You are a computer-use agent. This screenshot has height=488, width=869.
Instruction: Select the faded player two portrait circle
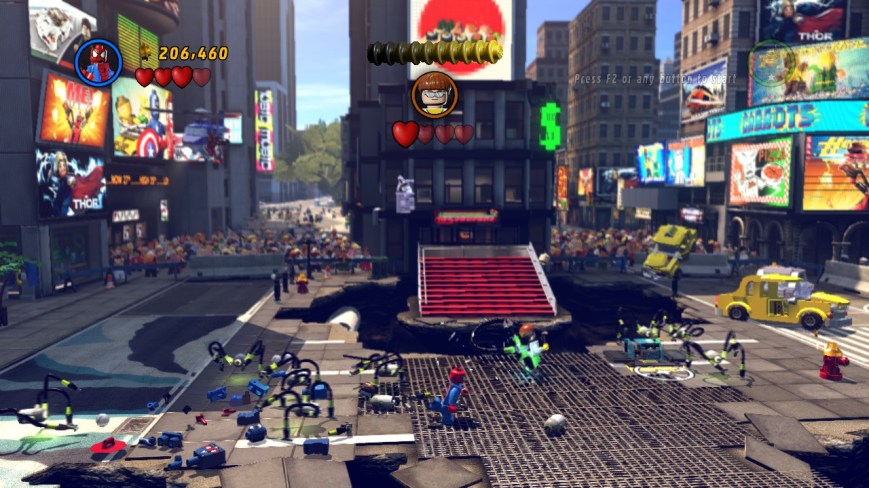tap(772, 62)
